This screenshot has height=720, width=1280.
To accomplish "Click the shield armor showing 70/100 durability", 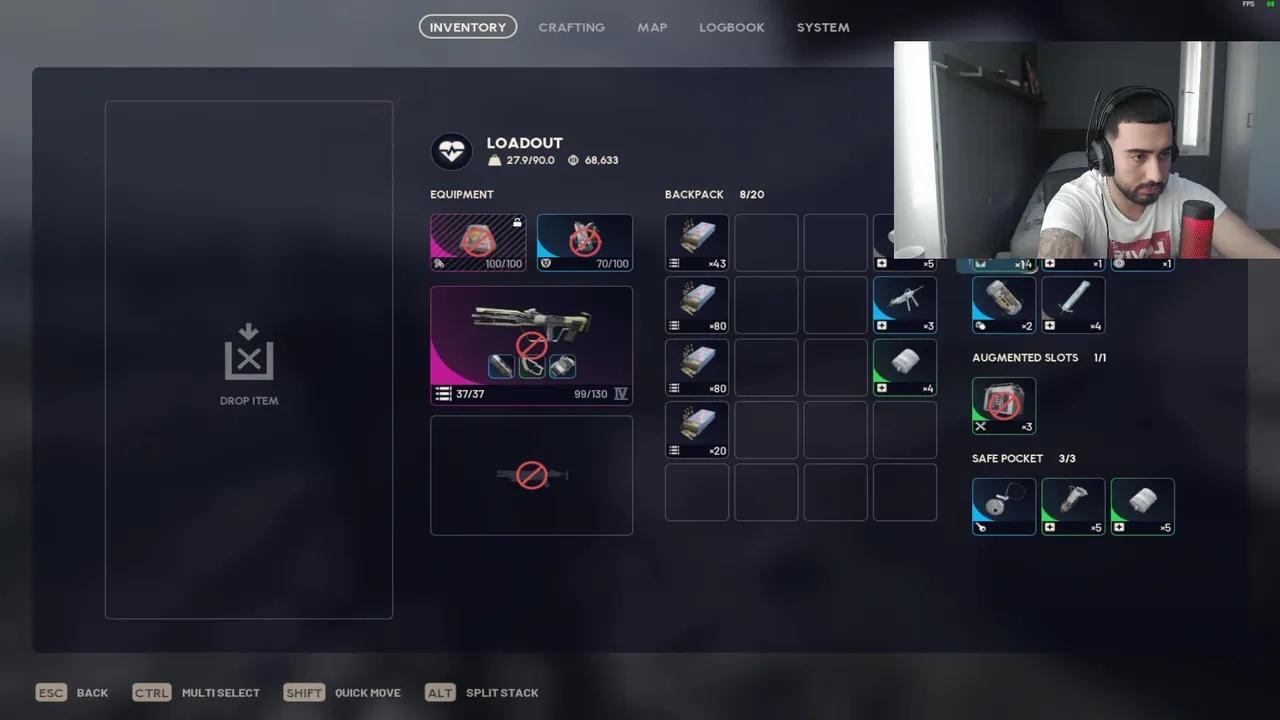I will (x=584, y=242).
